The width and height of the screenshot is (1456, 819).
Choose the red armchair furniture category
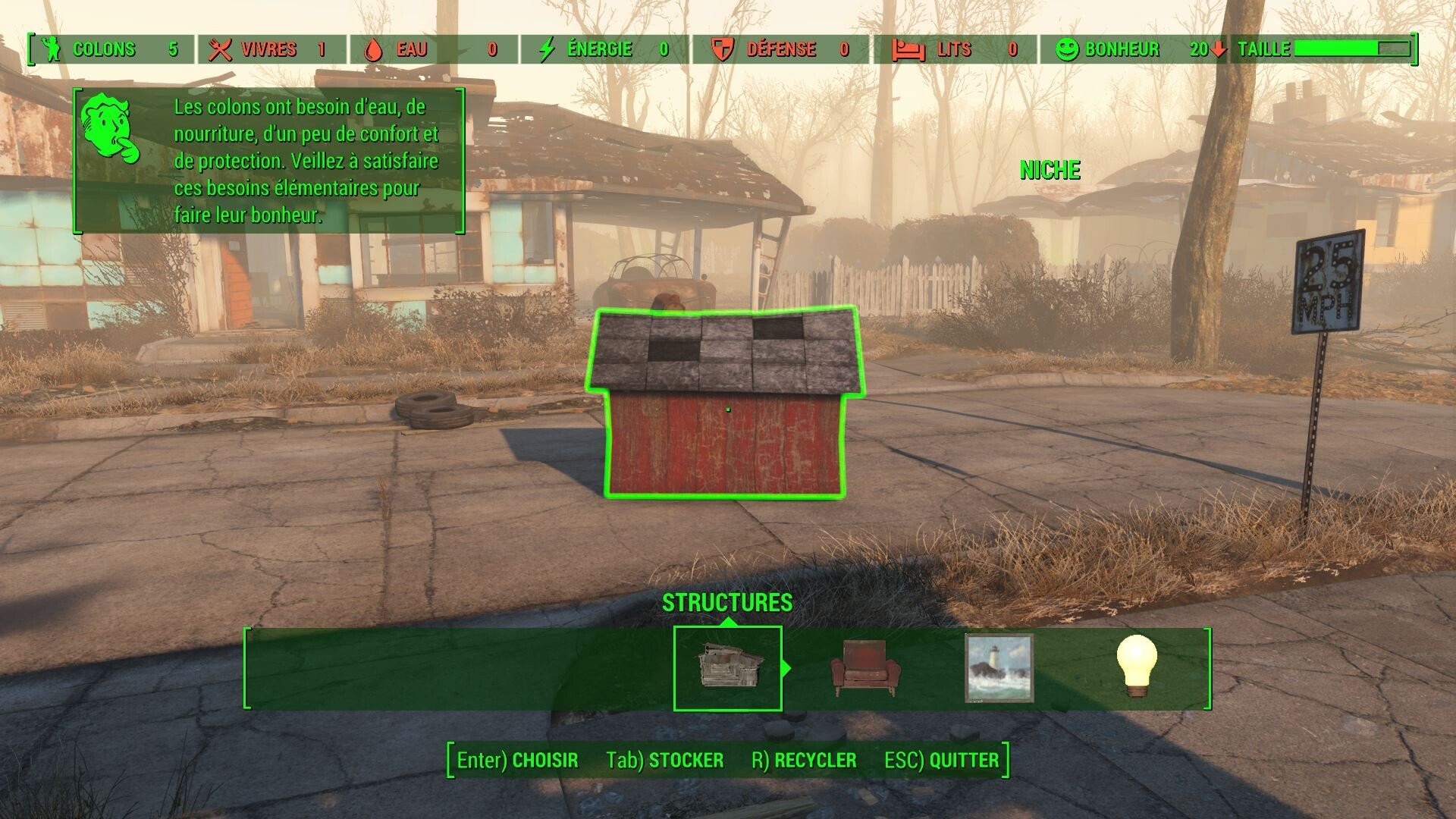[865, 668]
